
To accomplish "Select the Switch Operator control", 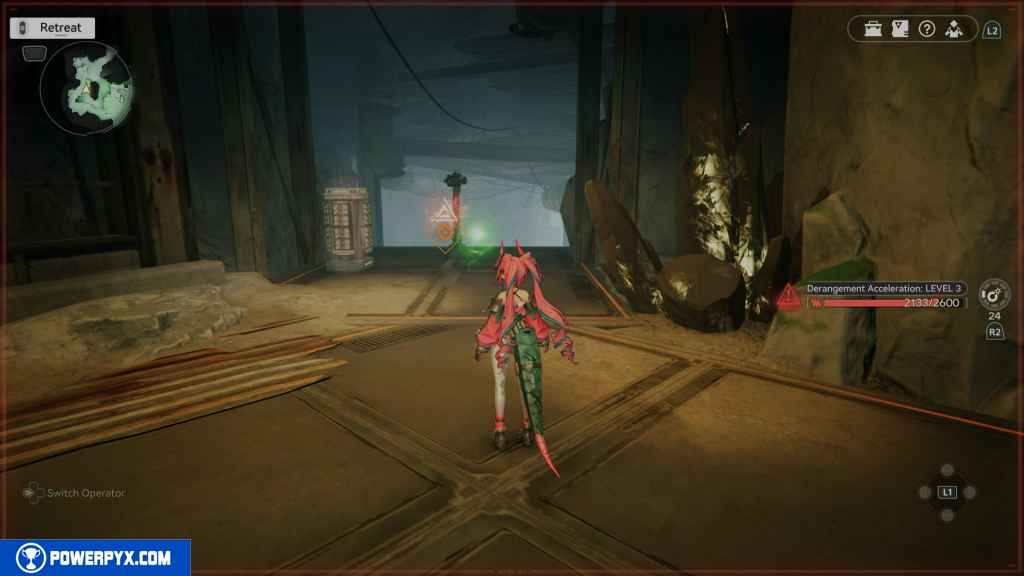I will point(76,493).
